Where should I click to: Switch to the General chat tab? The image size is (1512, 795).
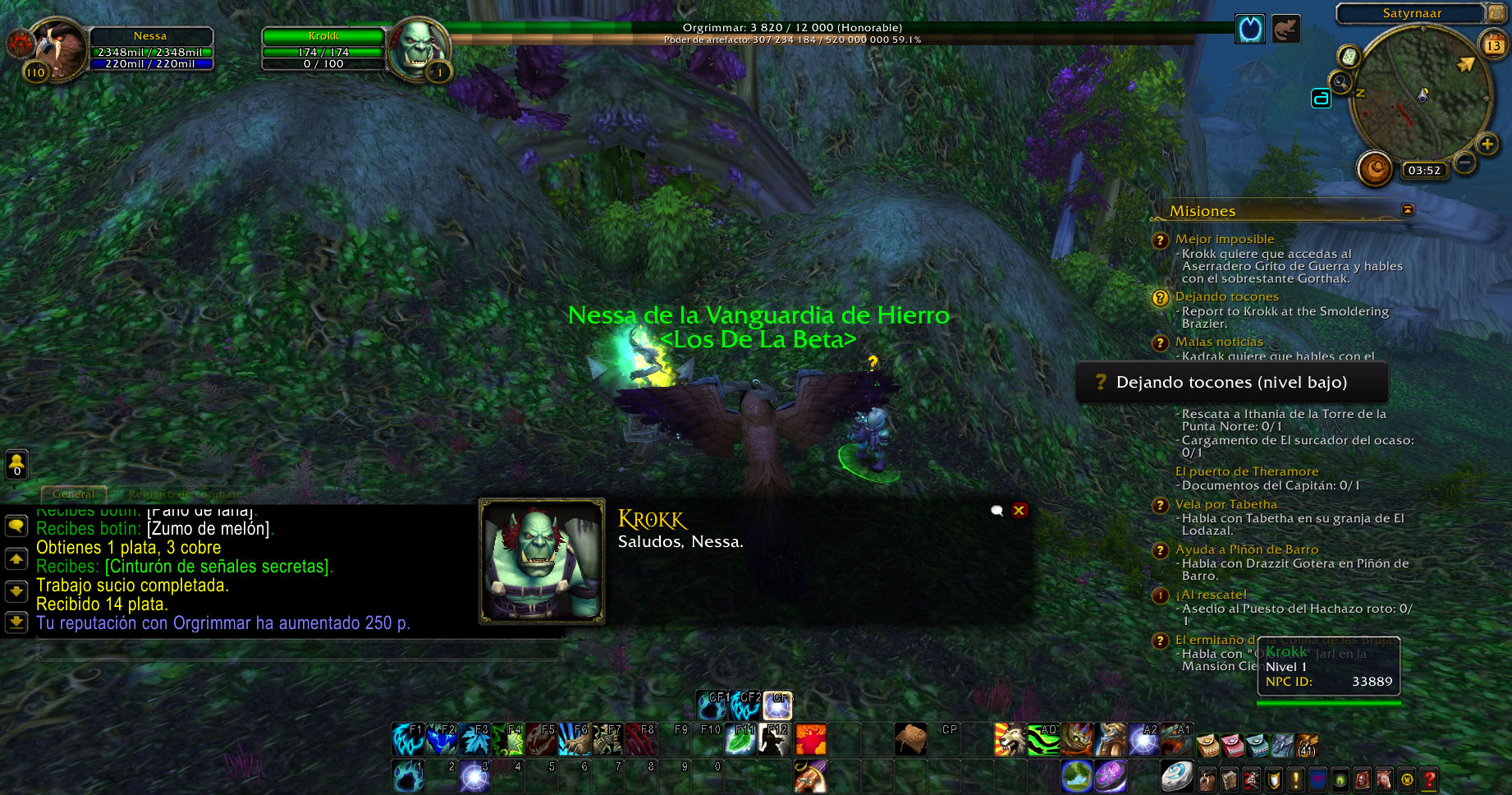coord(73,494)
